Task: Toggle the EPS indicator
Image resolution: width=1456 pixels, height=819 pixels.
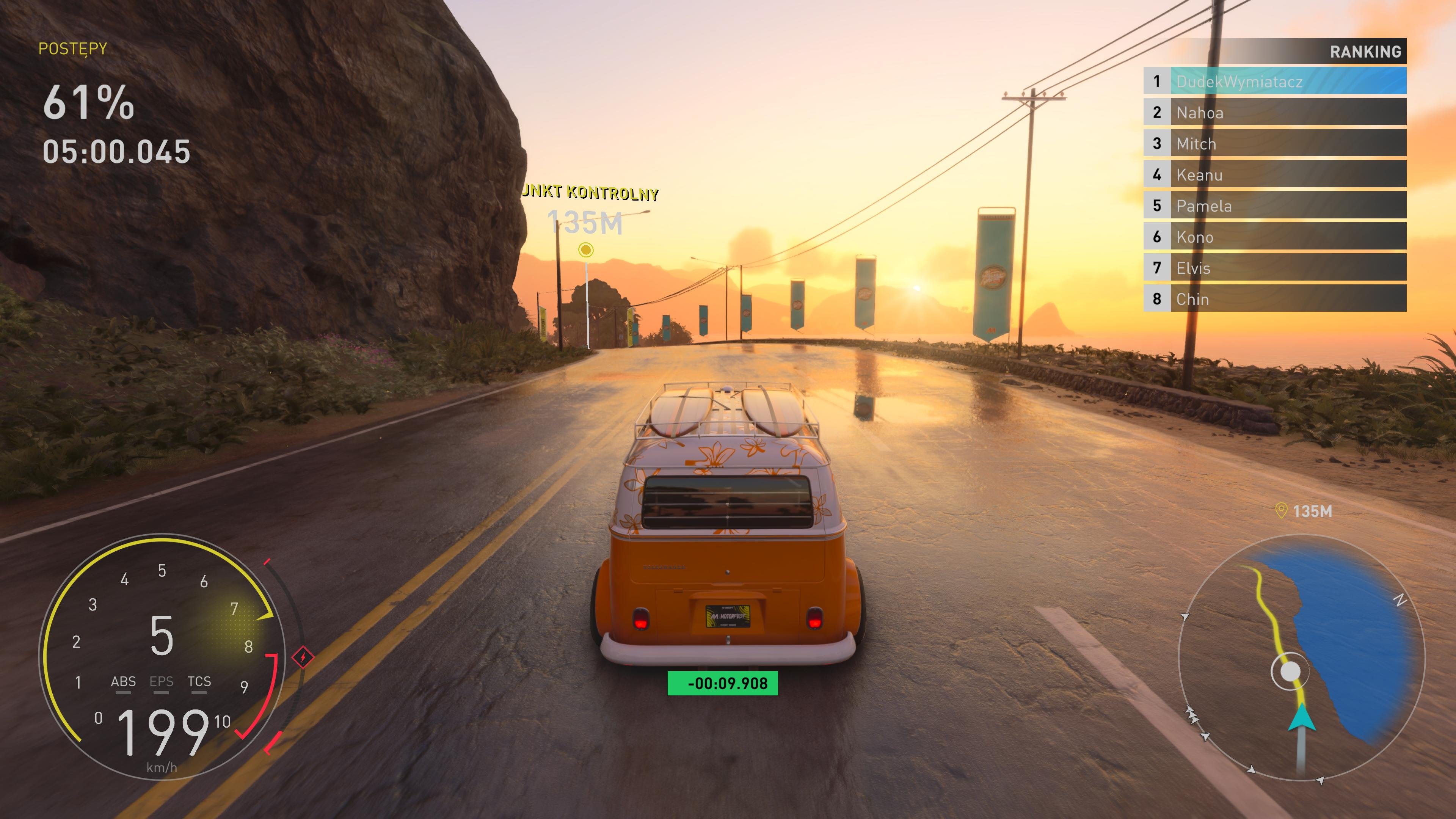Action: [161, 683]
